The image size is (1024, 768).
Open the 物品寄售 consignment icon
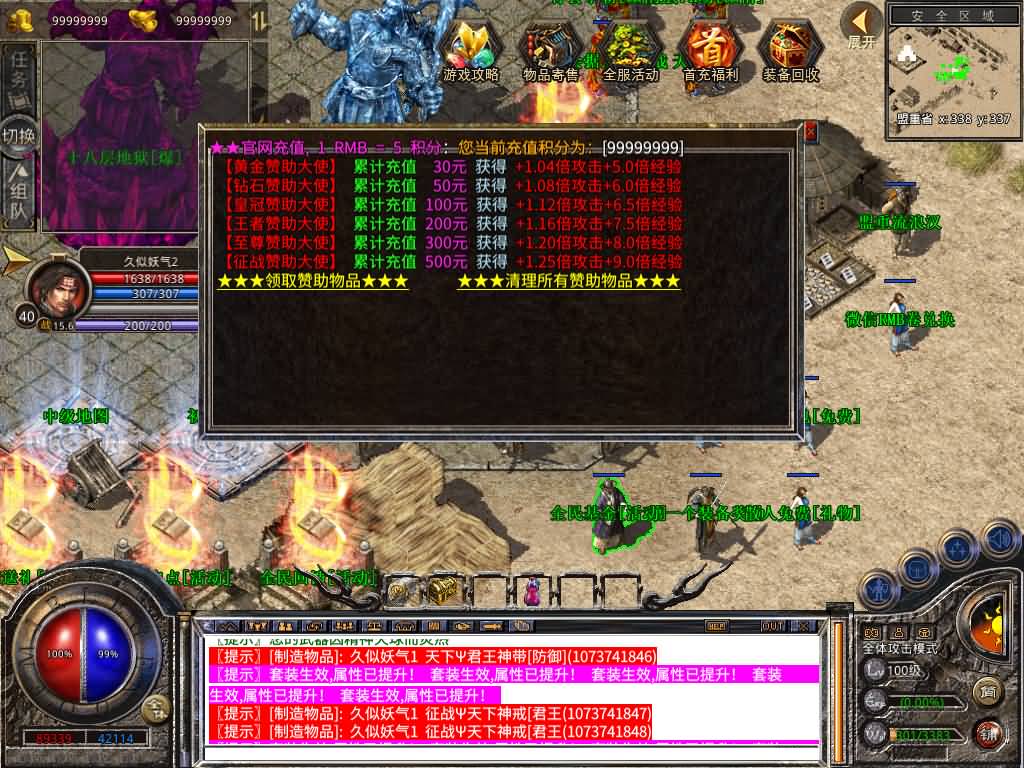click(x=551, y=50)
